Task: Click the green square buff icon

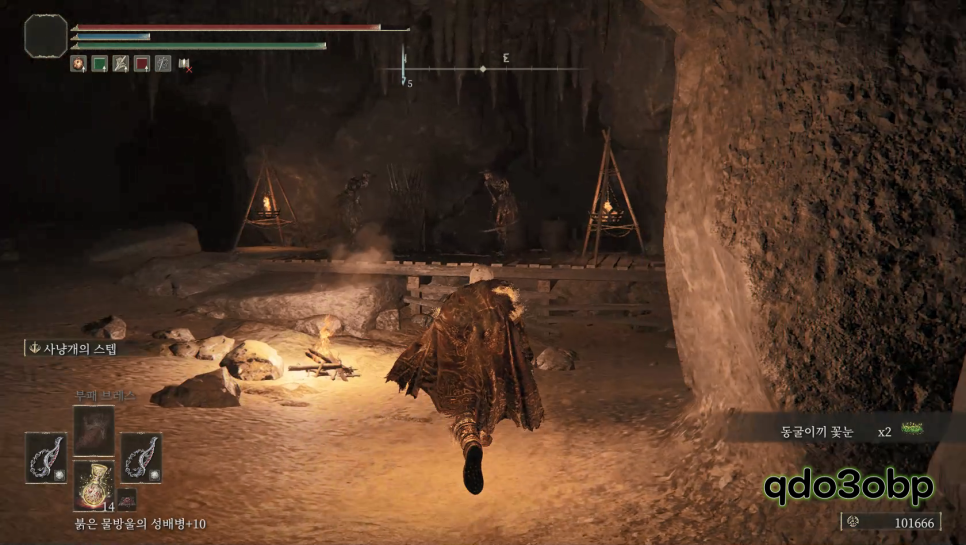Action: tap(100, 64)
